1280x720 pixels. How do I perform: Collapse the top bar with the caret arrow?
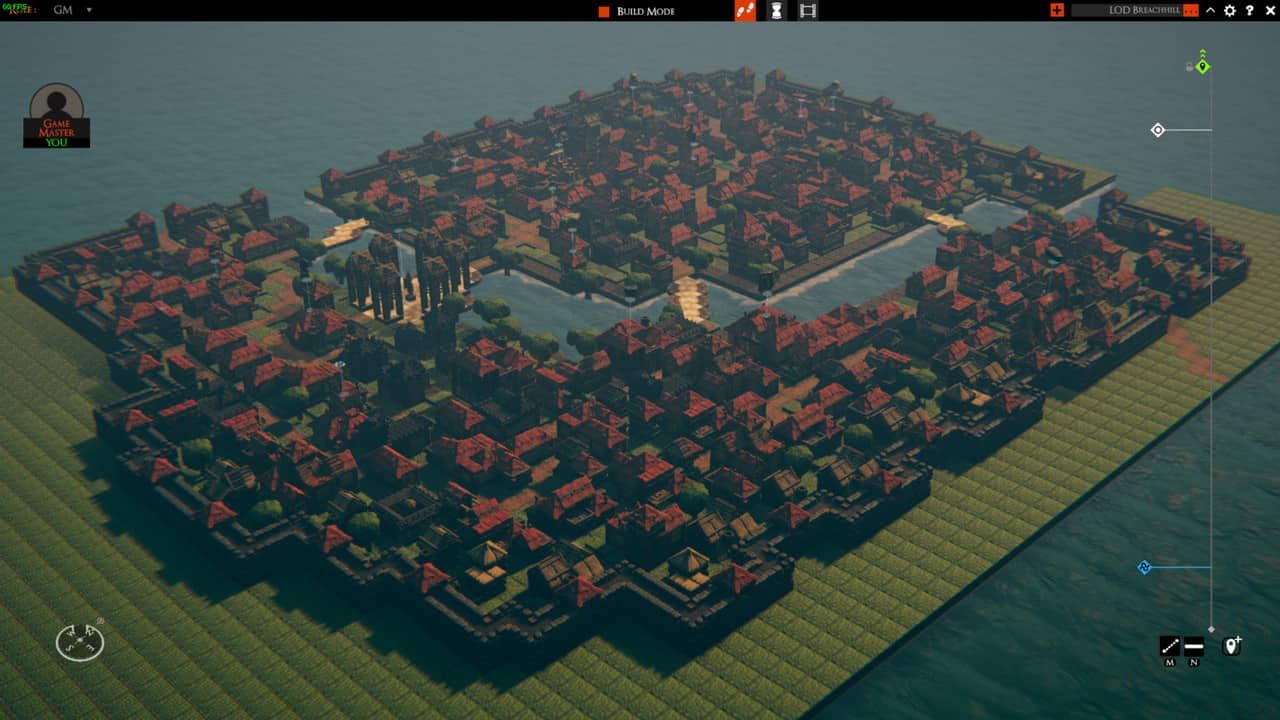click(1211, 10)
